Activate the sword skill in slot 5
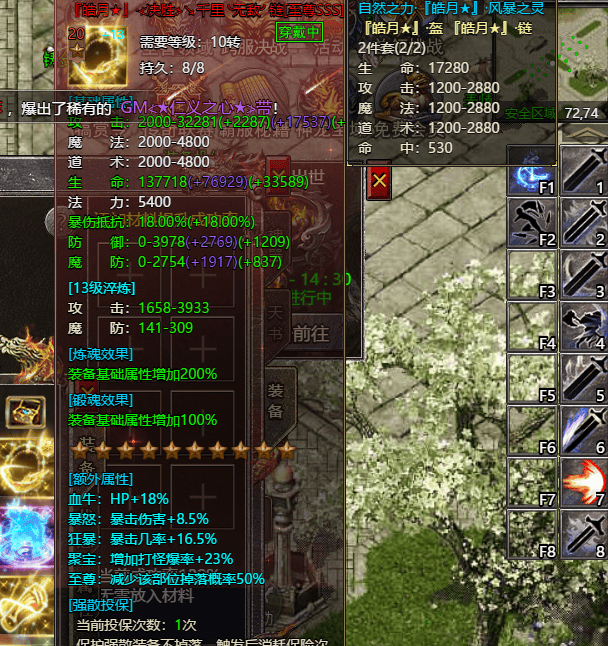 coord(583,378)
